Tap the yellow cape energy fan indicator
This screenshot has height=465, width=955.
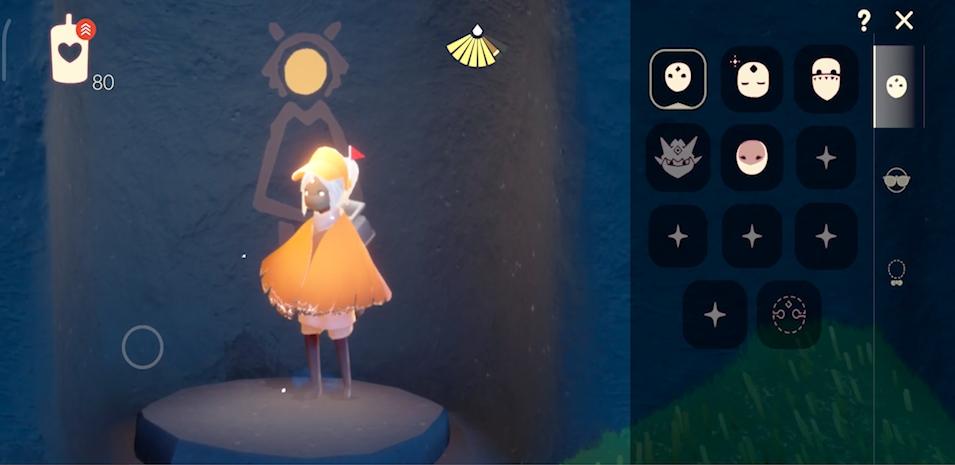[474, 48]
